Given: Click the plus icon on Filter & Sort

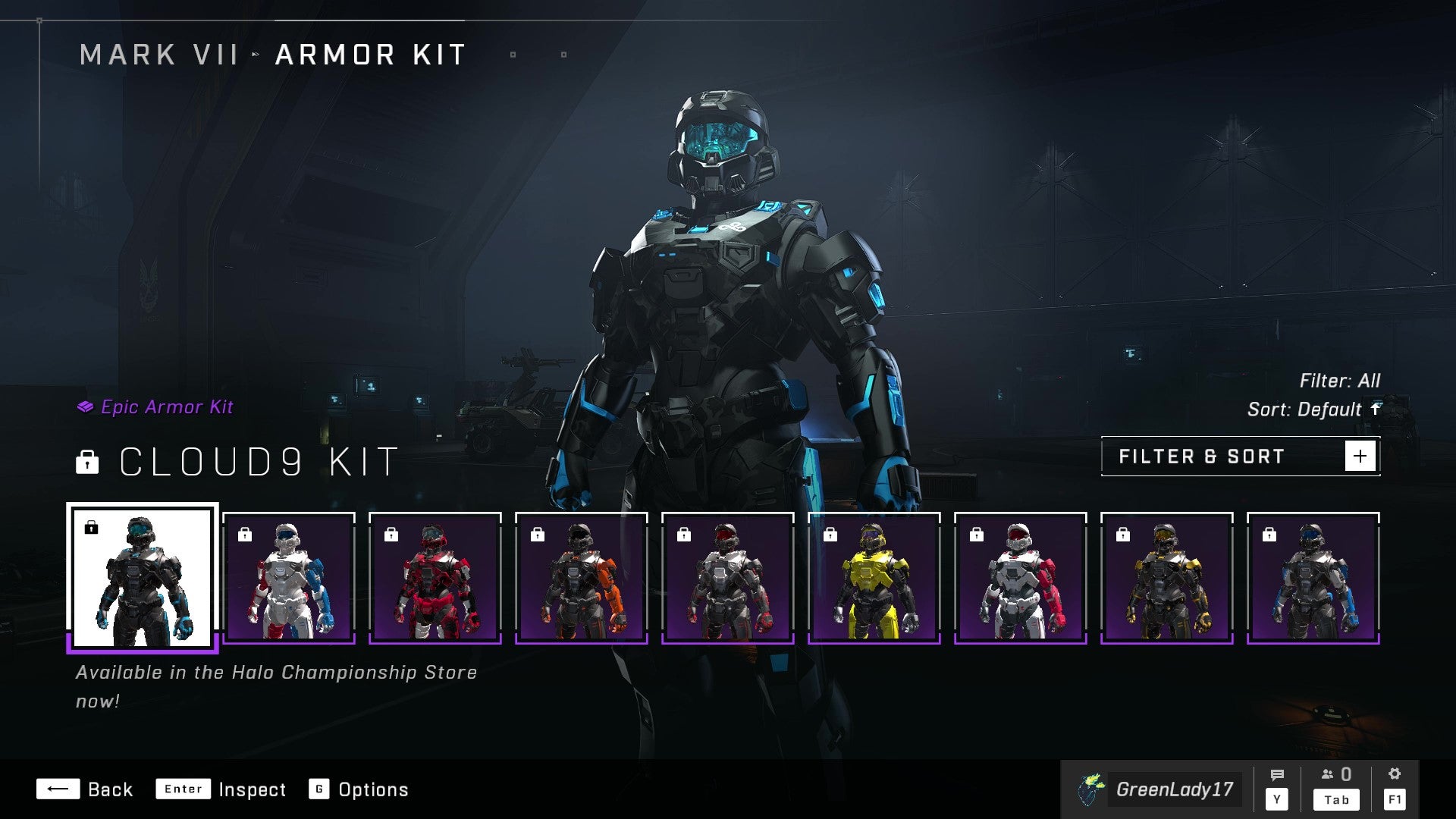Looking at the screenshot, I should [1361, 456].
